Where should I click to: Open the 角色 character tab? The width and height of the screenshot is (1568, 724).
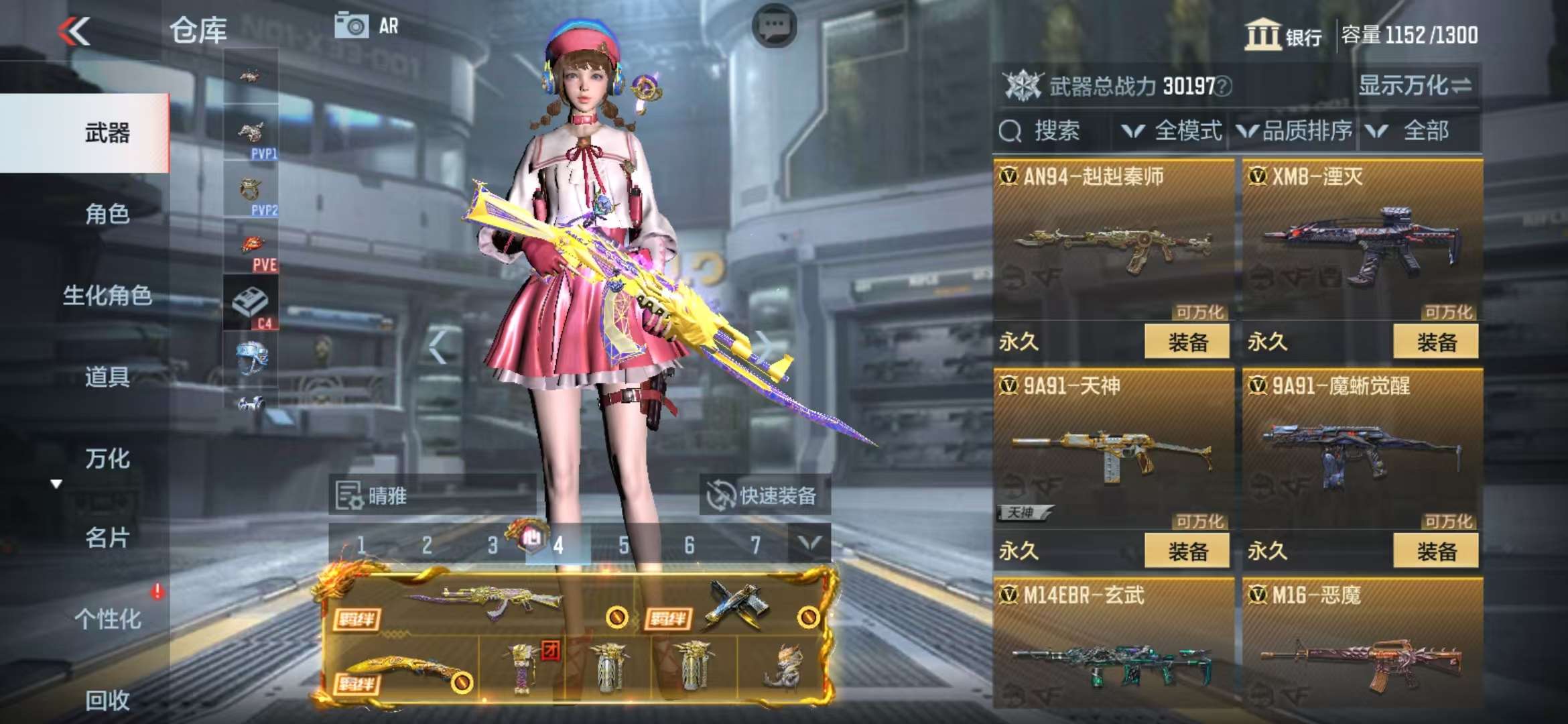point(107,214)
